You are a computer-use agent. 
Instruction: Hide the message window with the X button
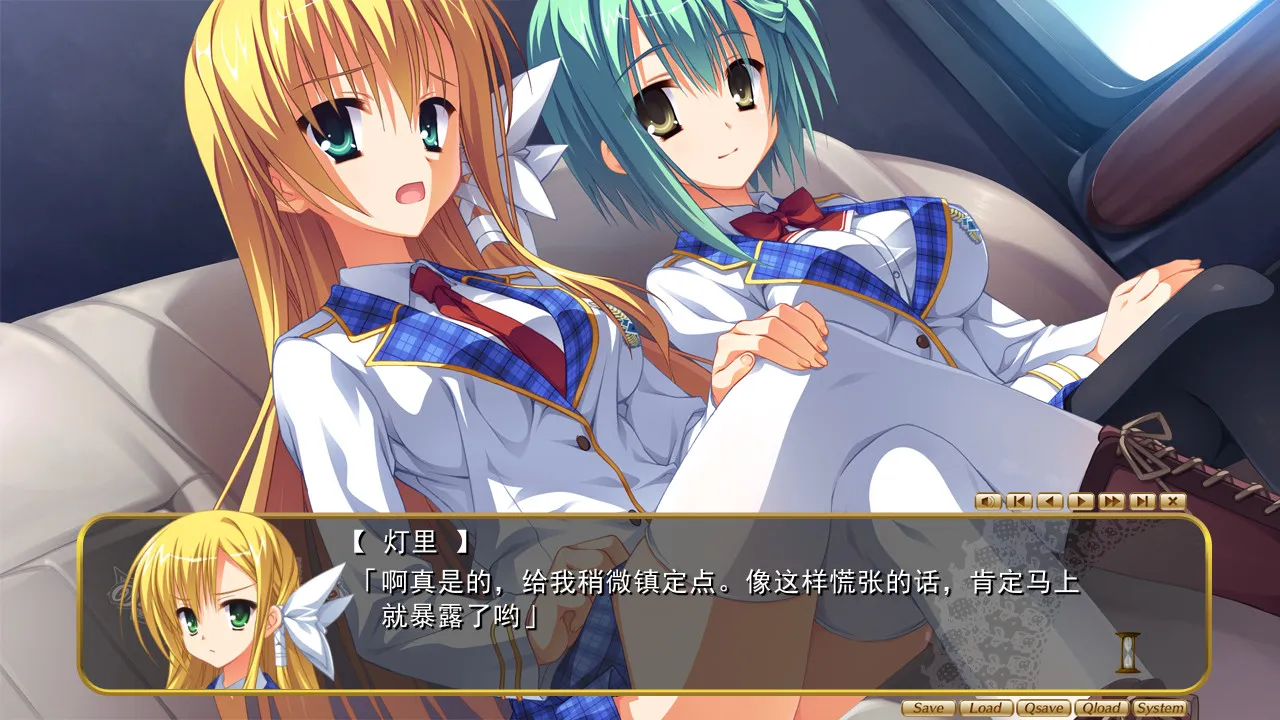[1172, 500]
